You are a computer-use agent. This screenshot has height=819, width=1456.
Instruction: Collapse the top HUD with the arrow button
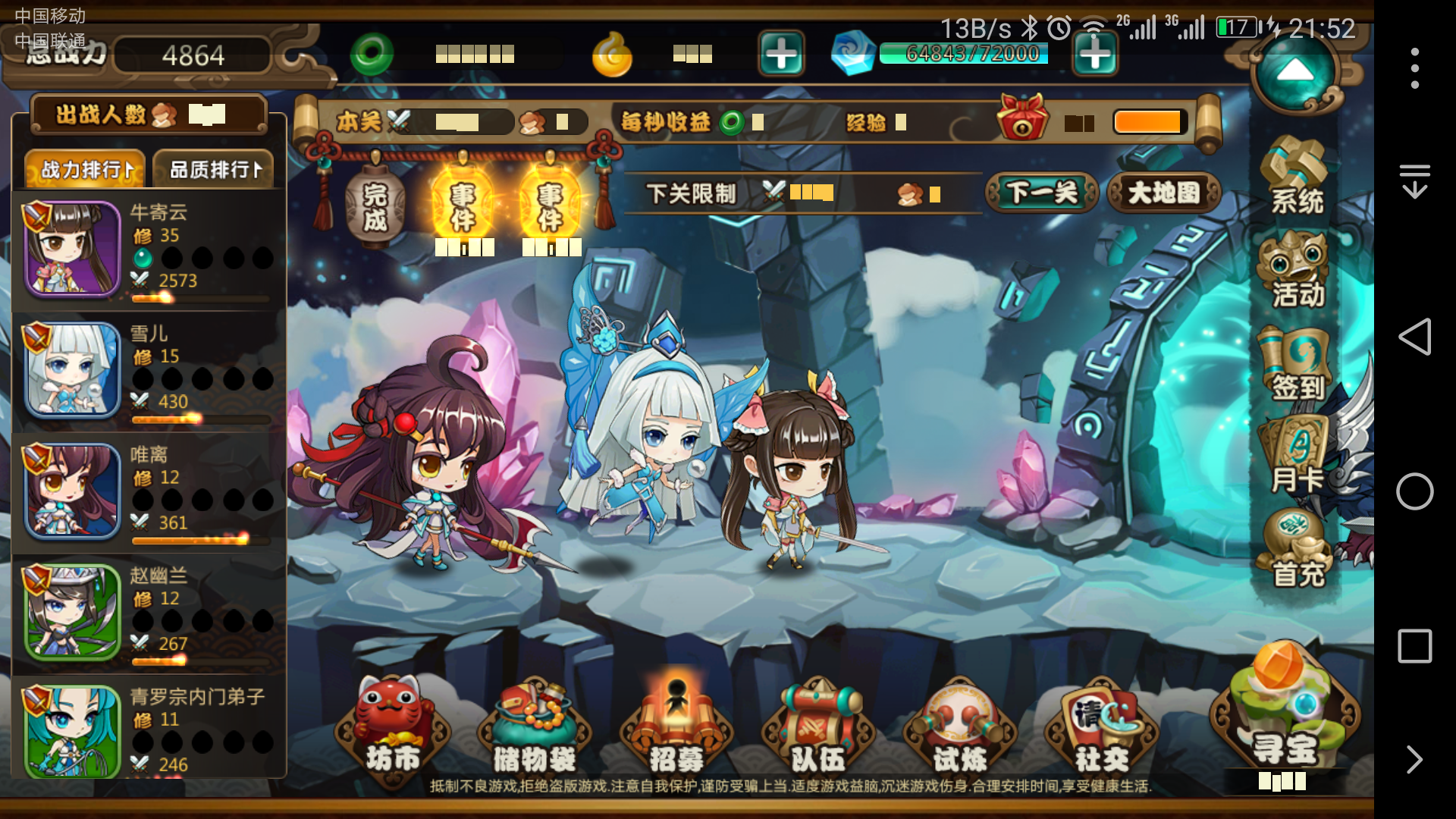click(1294, 72)
